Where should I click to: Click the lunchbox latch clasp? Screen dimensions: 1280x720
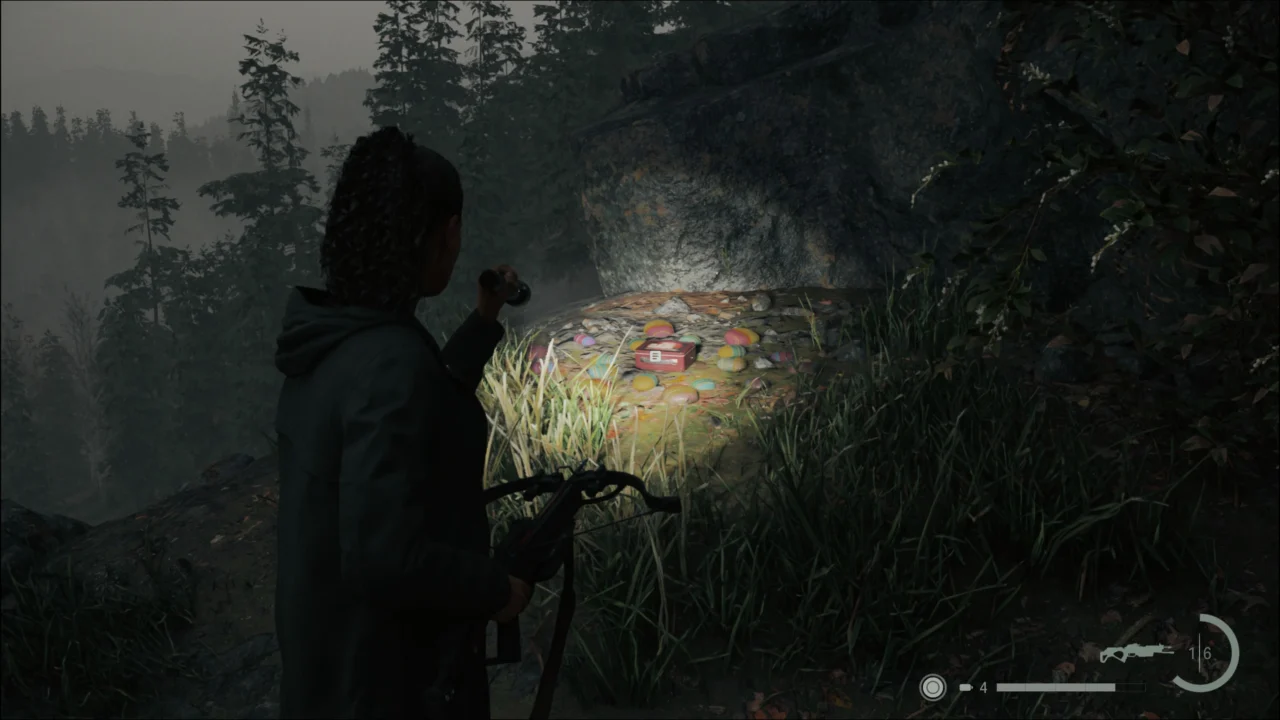click(x=655, y=354)
